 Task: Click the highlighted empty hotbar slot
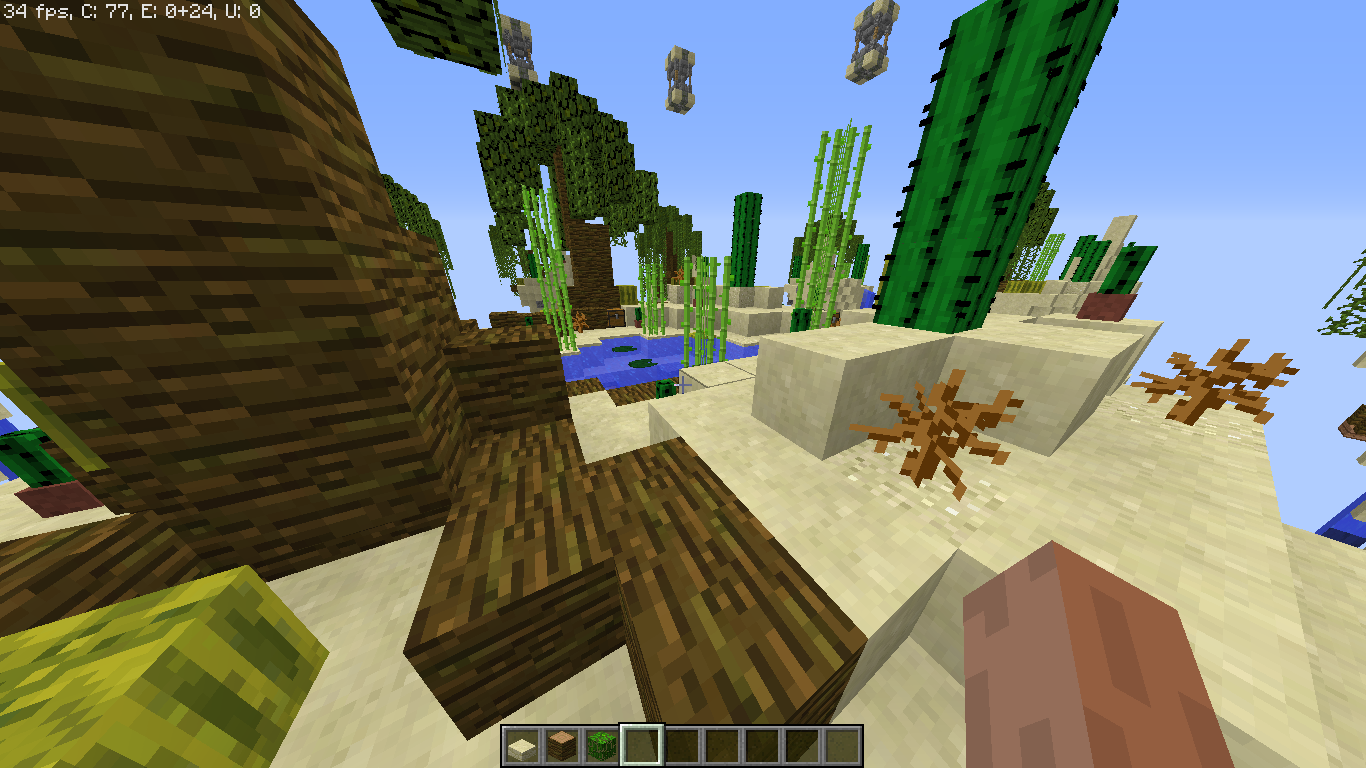click(641, 746)
